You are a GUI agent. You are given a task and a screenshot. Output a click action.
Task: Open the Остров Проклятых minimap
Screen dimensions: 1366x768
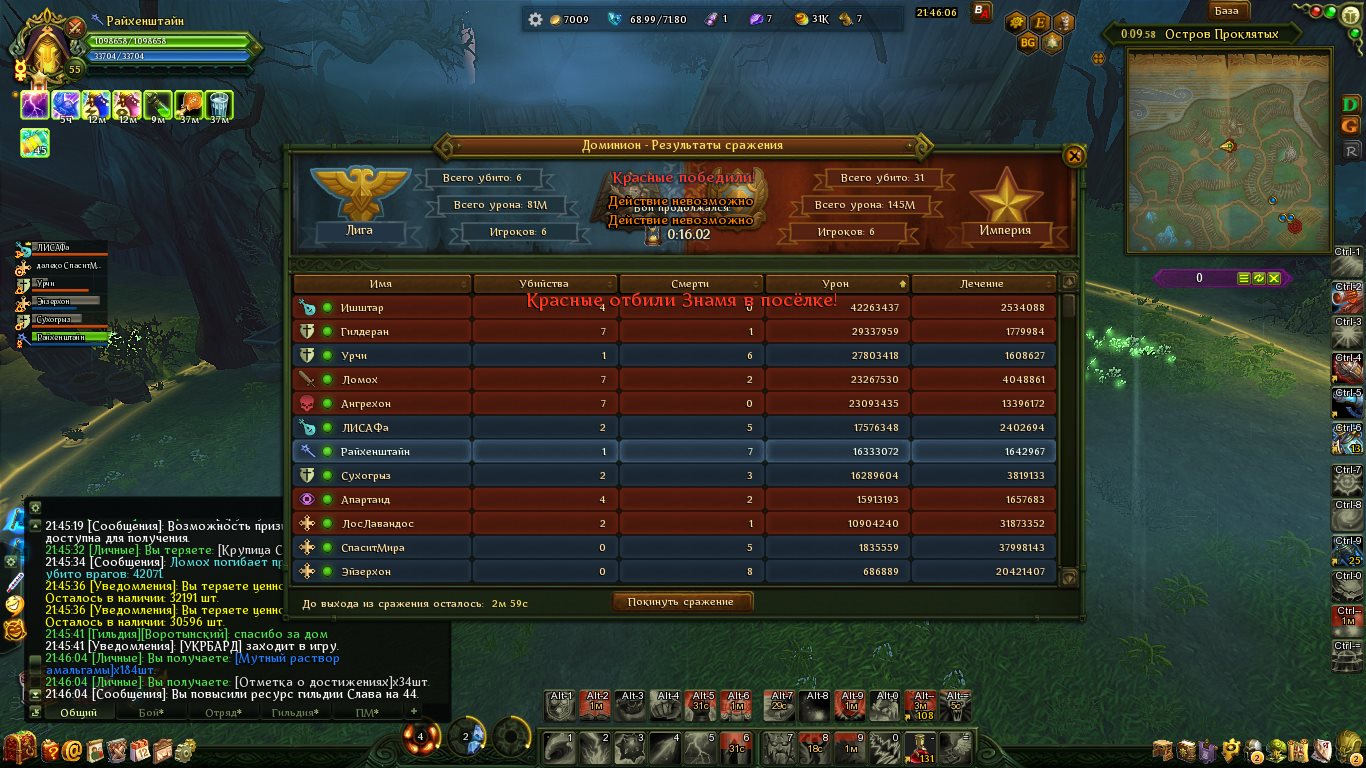pyautogui.click(x=1228, y=150)
